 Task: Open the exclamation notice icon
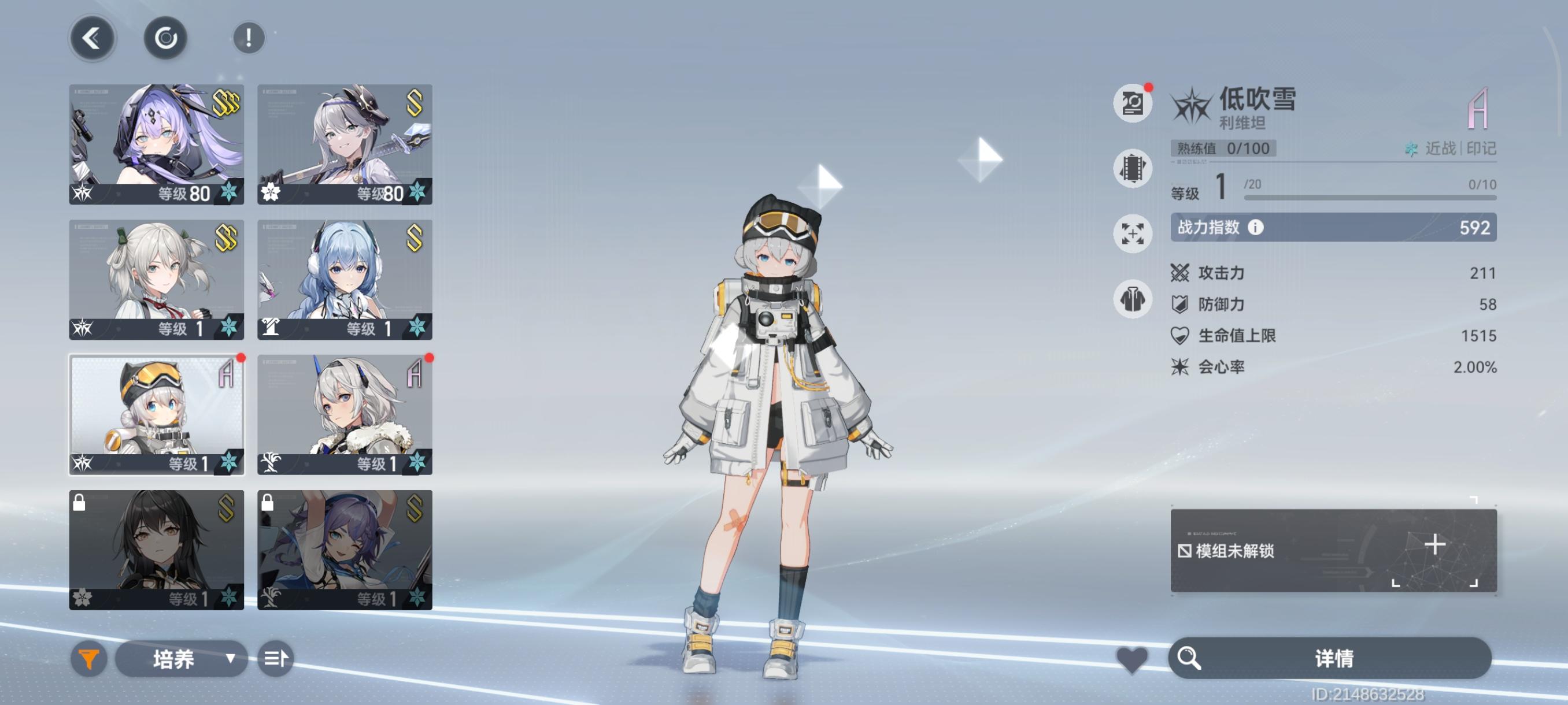pyautogui.click(x=247, y=38)
